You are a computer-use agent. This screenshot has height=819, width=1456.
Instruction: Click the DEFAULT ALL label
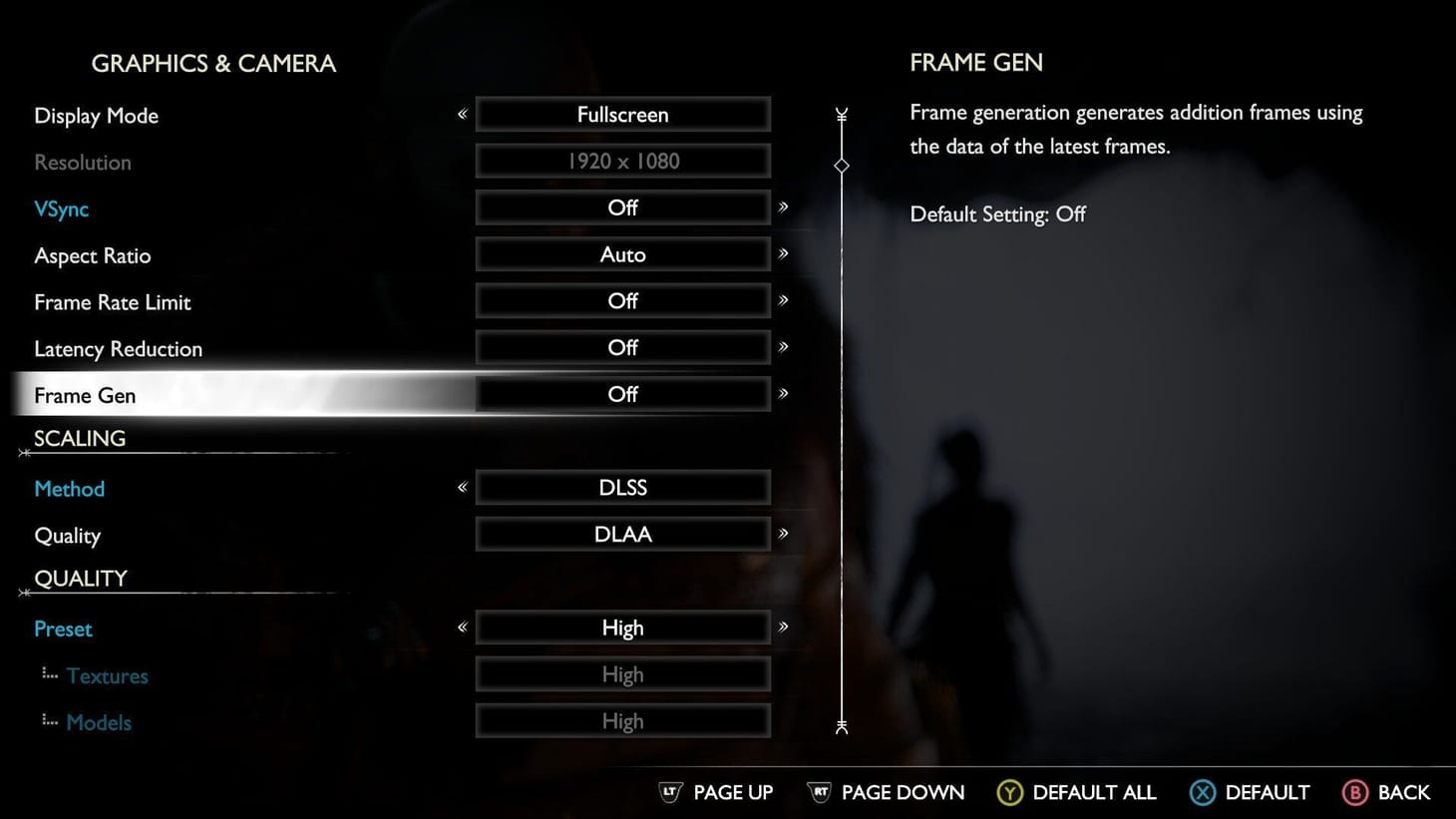(1094, 792)
